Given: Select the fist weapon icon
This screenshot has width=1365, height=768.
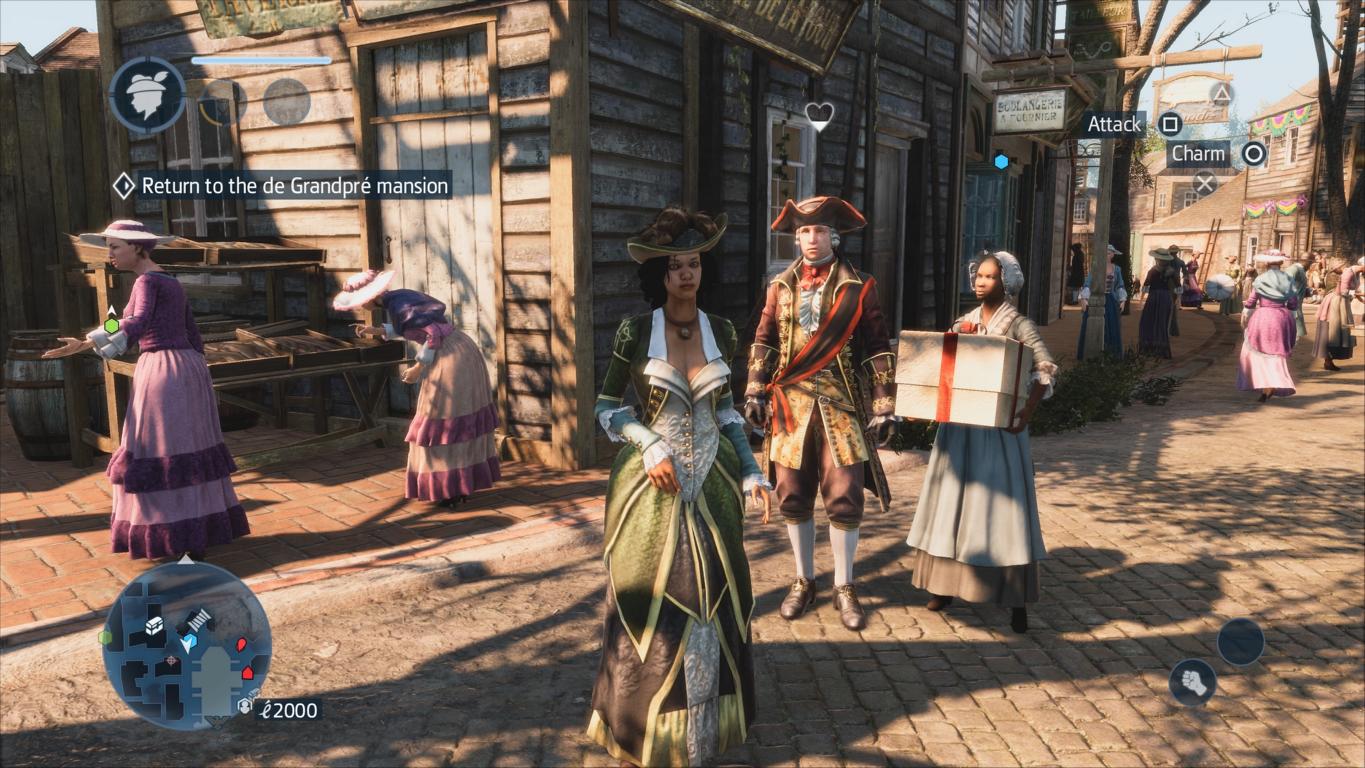Looking at the screenshot, I should (1192, 682).
